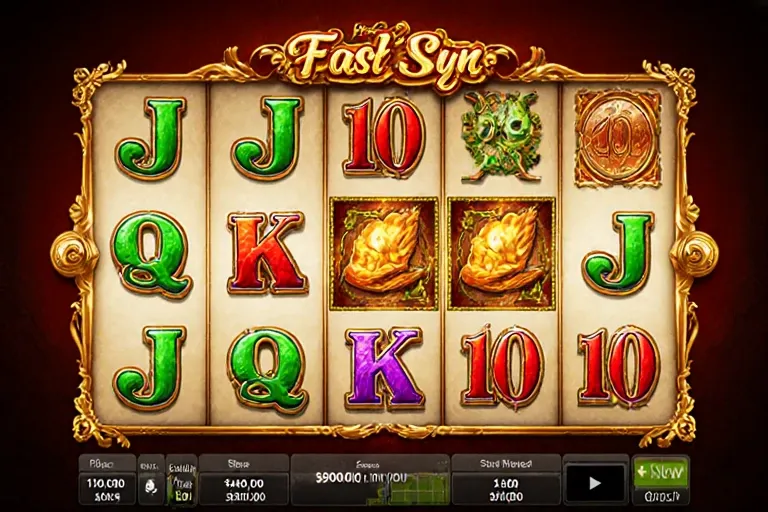Hit the green button in the bottom bar
Screen dimensions: 768x512
[x=660, y=471]
